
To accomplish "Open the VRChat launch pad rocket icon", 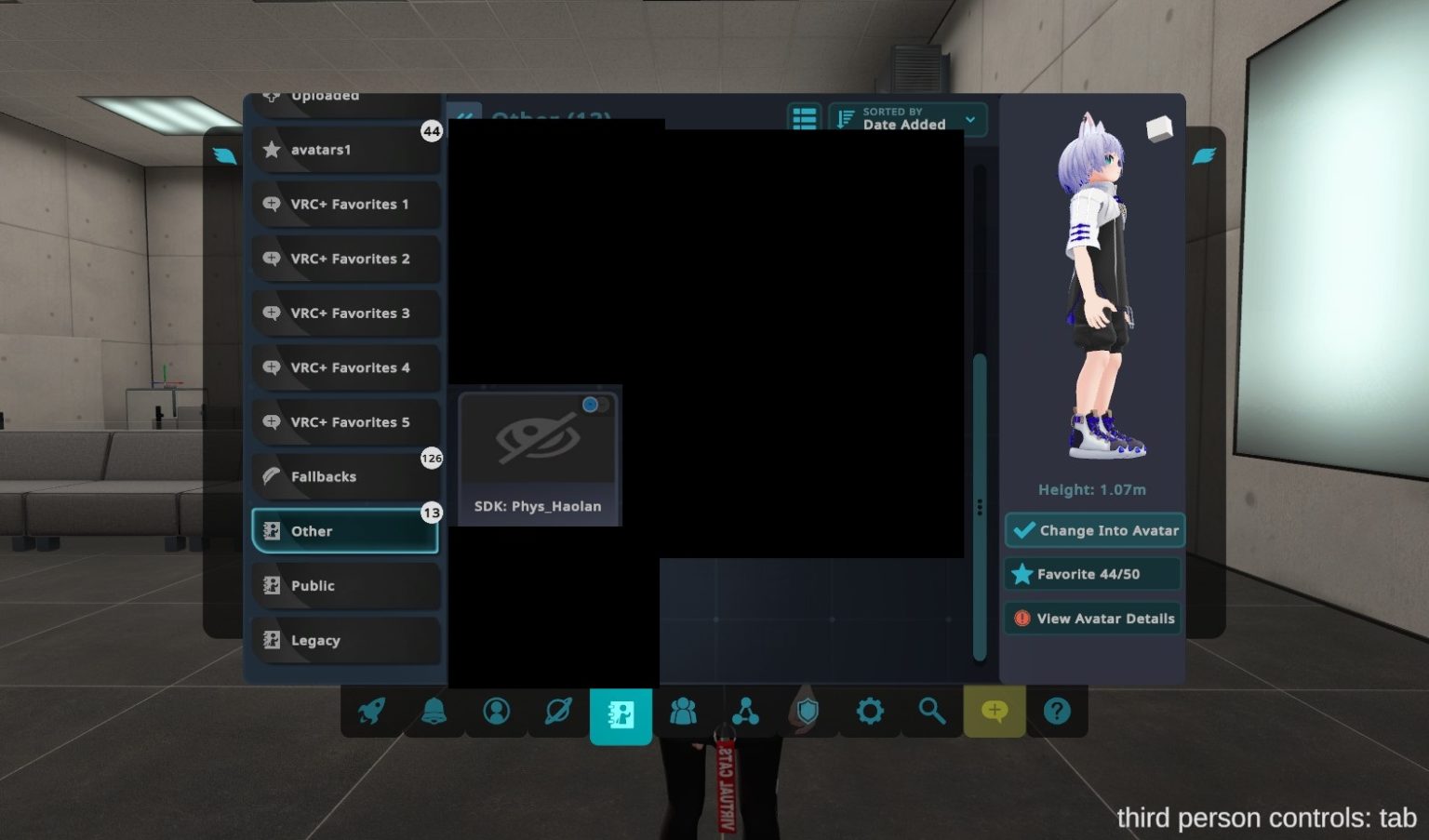I will tap(373, 712).
